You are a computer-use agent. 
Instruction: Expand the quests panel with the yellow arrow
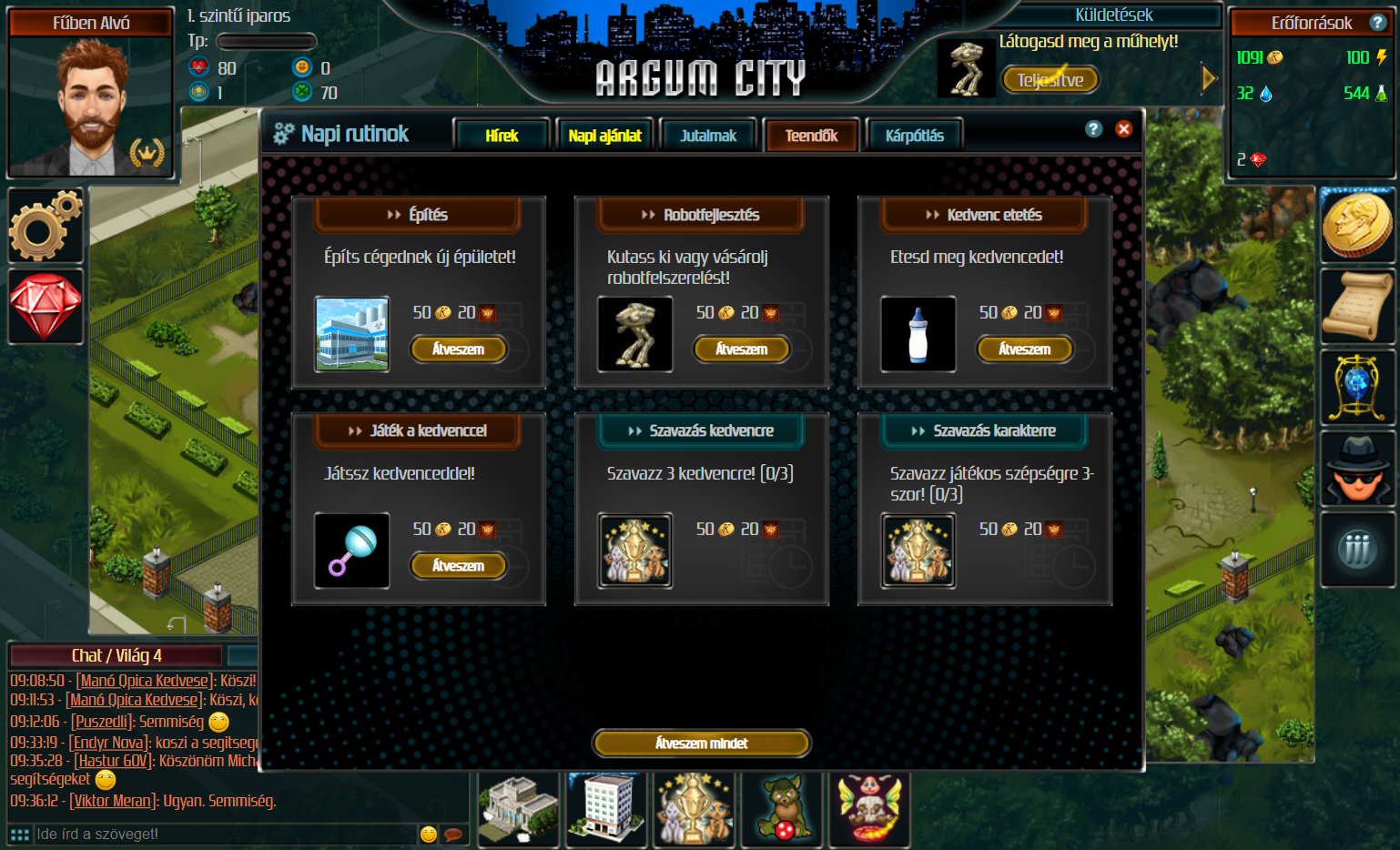click(x=1208, y=77)
